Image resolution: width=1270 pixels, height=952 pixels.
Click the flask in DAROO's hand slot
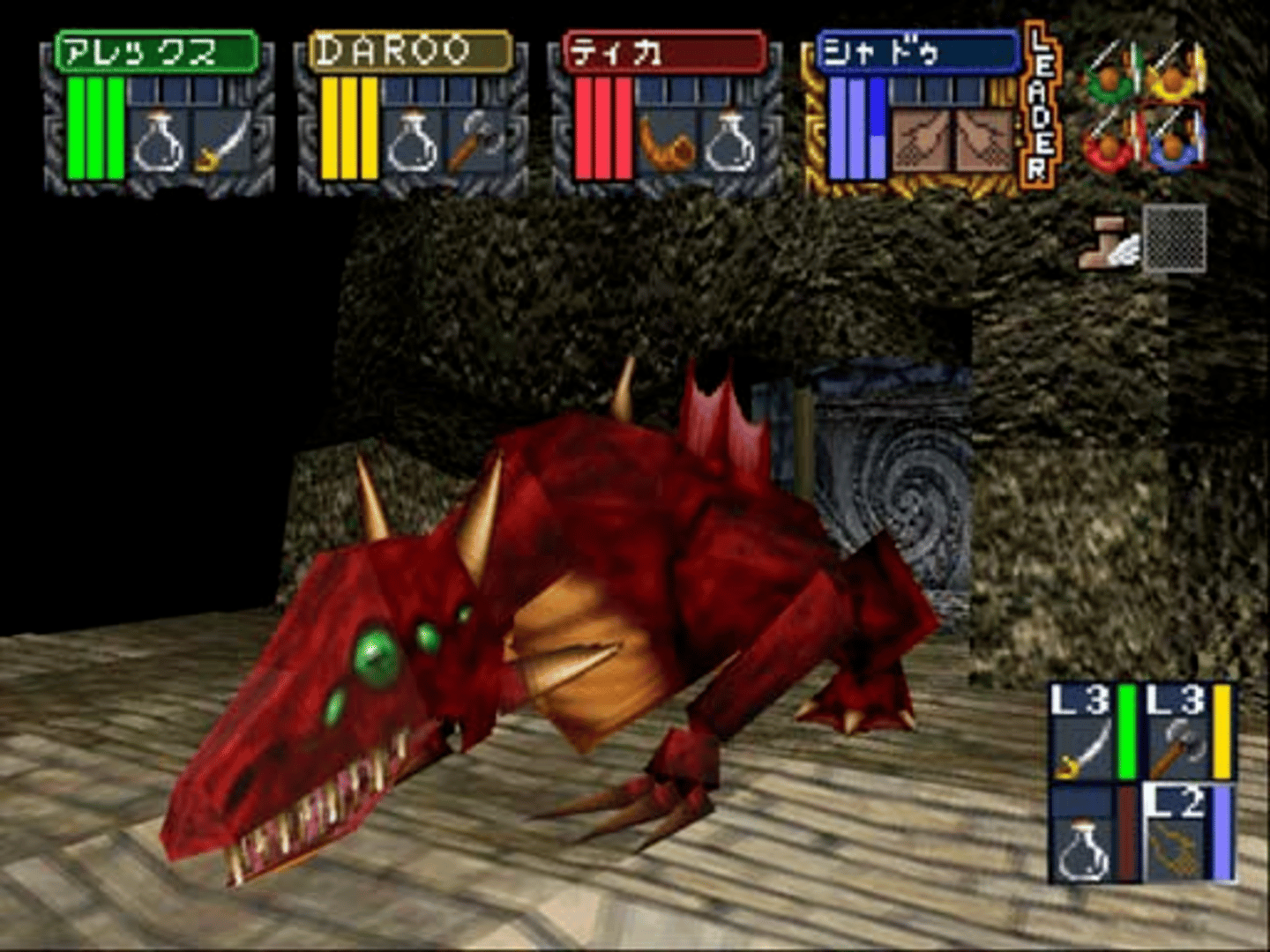tap(413, 143)
